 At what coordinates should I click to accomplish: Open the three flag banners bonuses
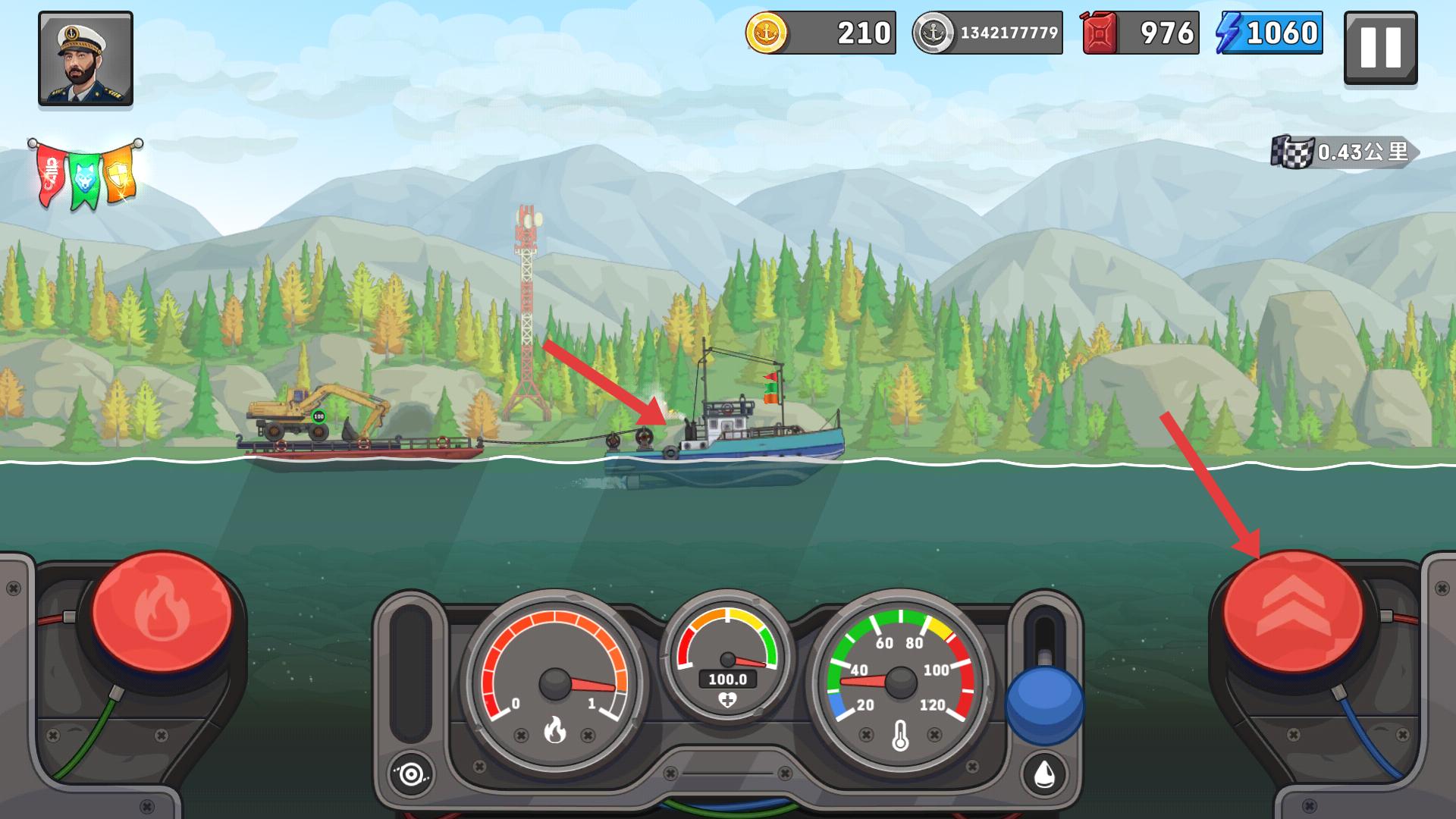(86, 175)
